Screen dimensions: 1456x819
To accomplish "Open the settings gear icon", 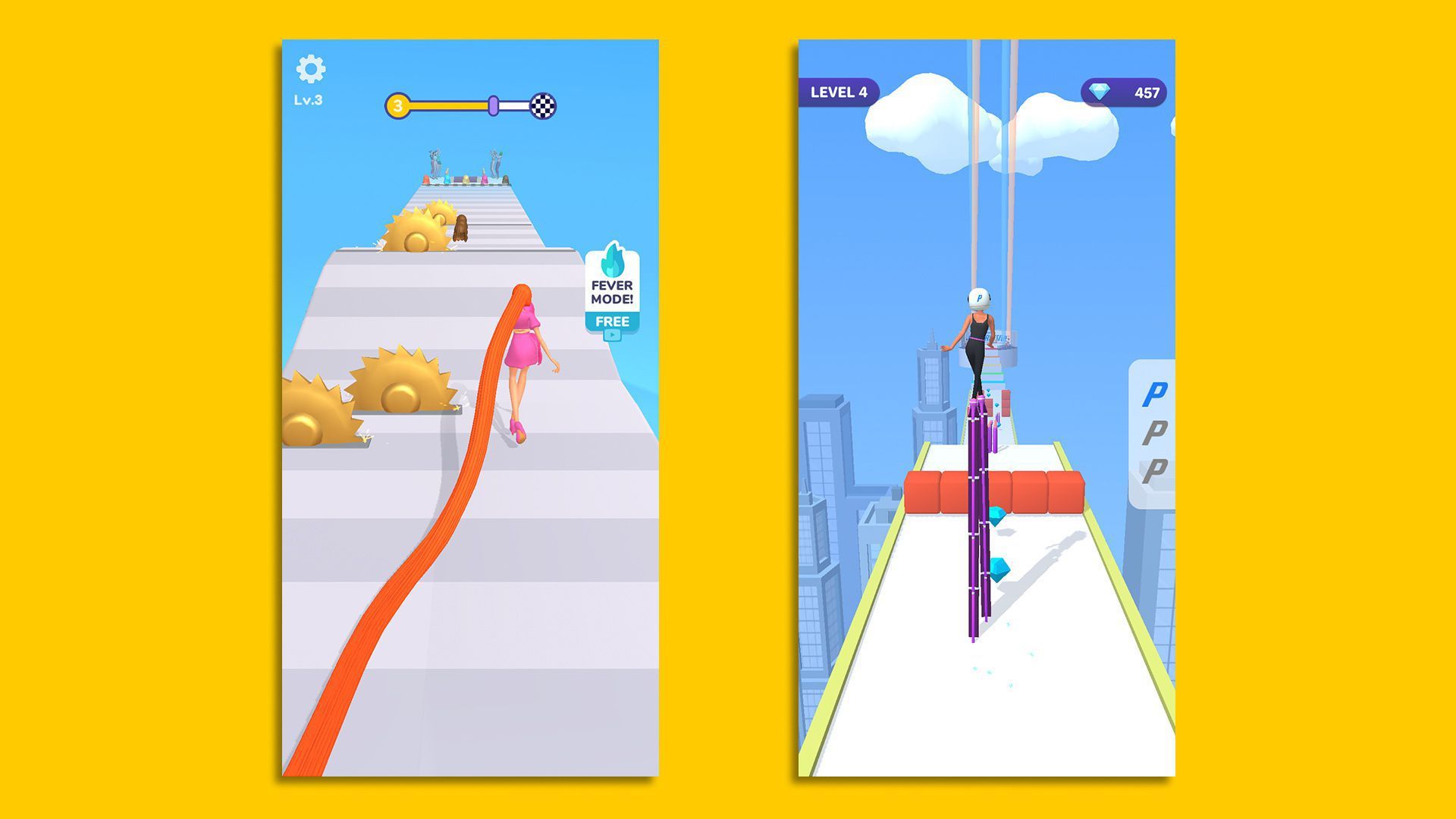I will tap(312, 69).
